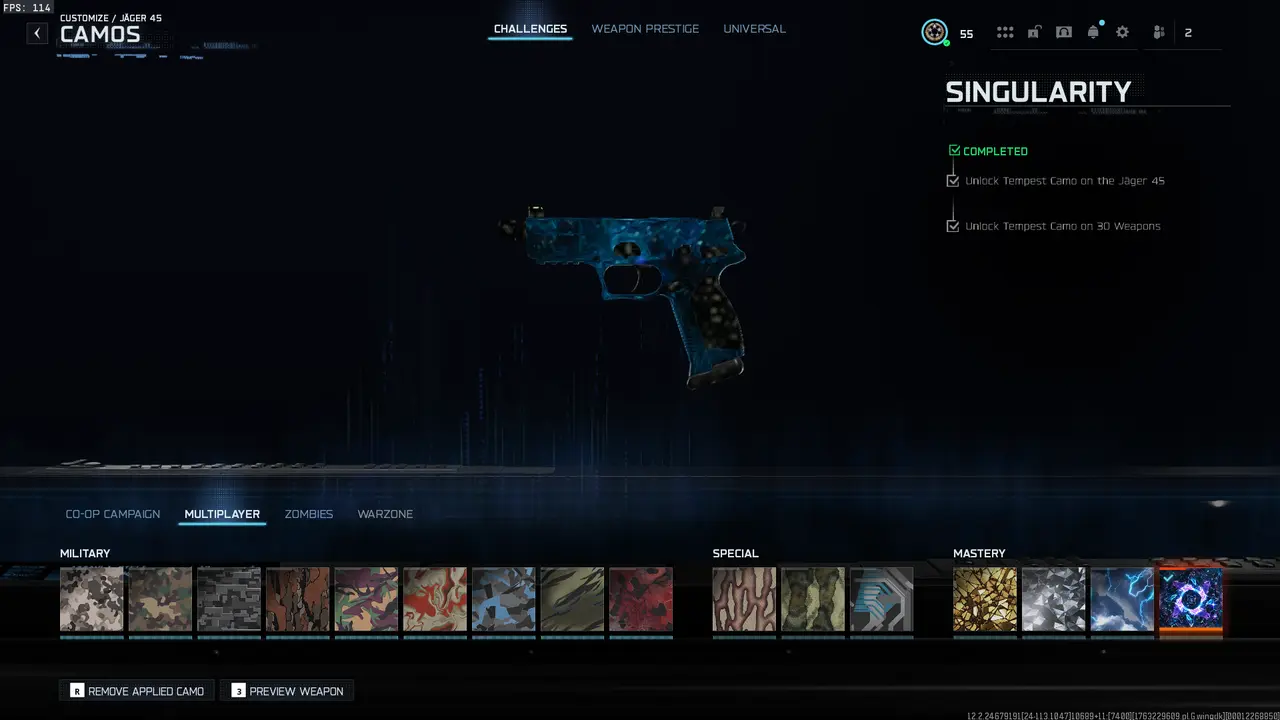Open the voice chat headset icon
This screenshot has width=1280, height=720.
[1064, 31]
